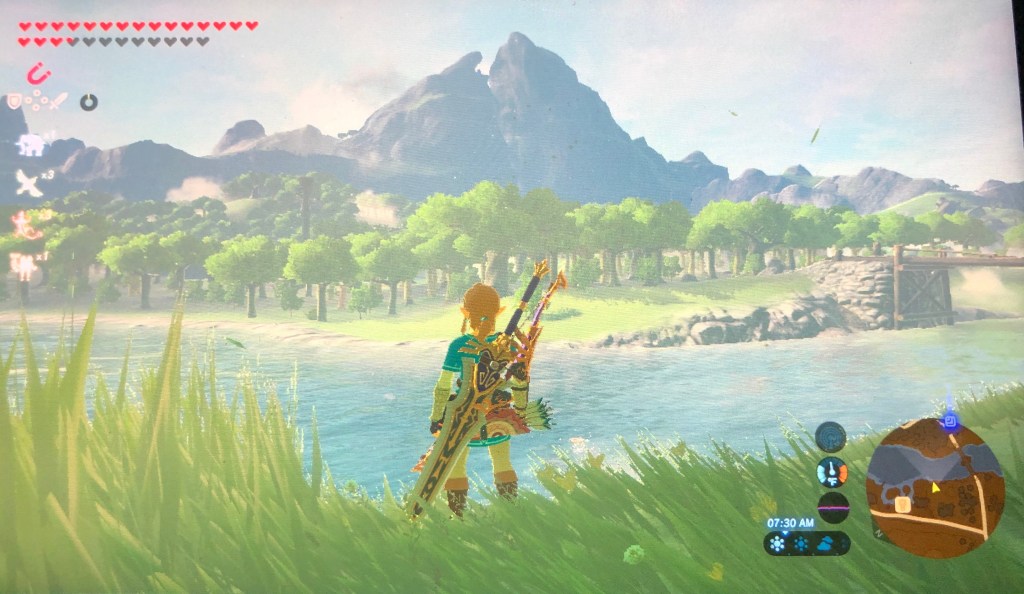Click the white bird champion ability icon
The height and width of the screenshot is (594, 1024).
coord(29,183)
